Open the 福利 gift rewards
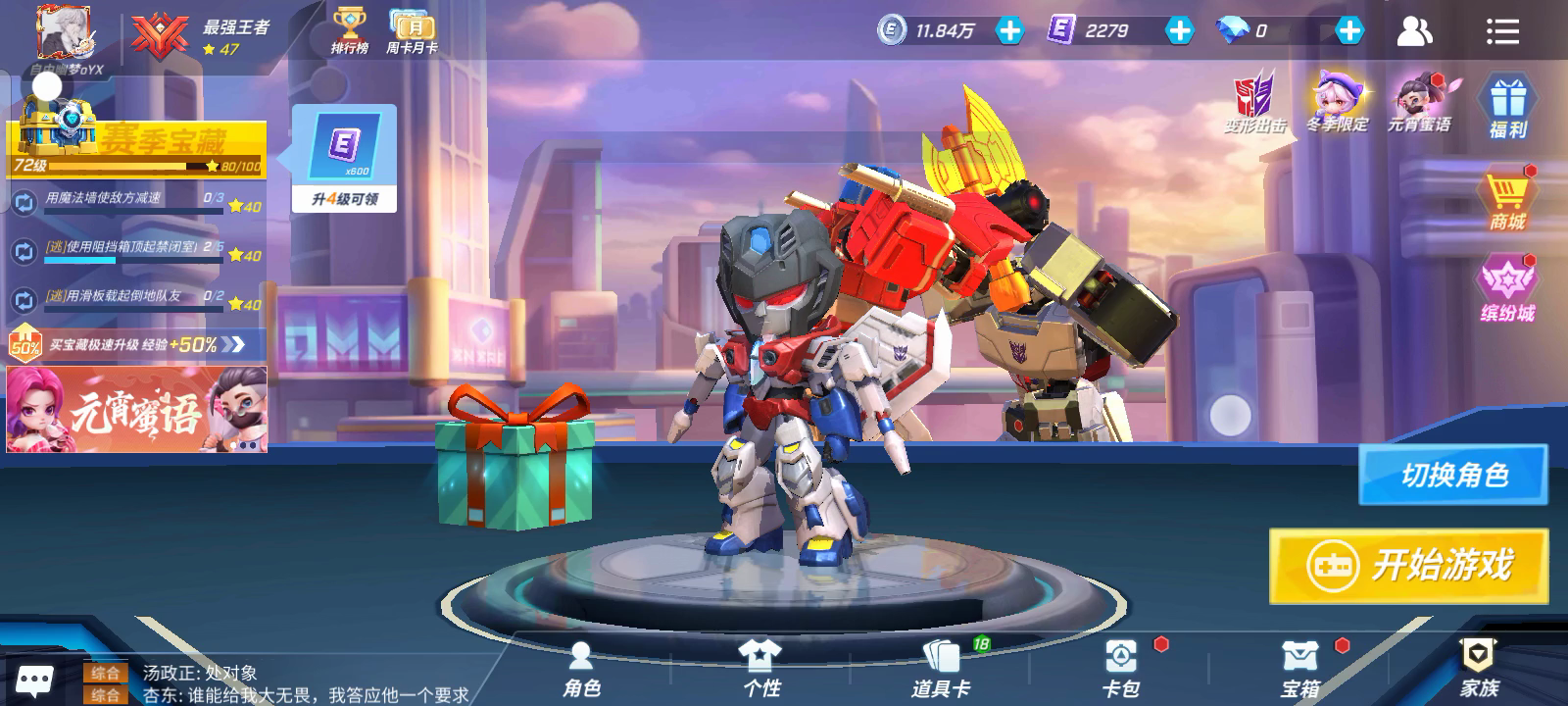This screenshot has width=1568, height=706. click(1507, 106)
